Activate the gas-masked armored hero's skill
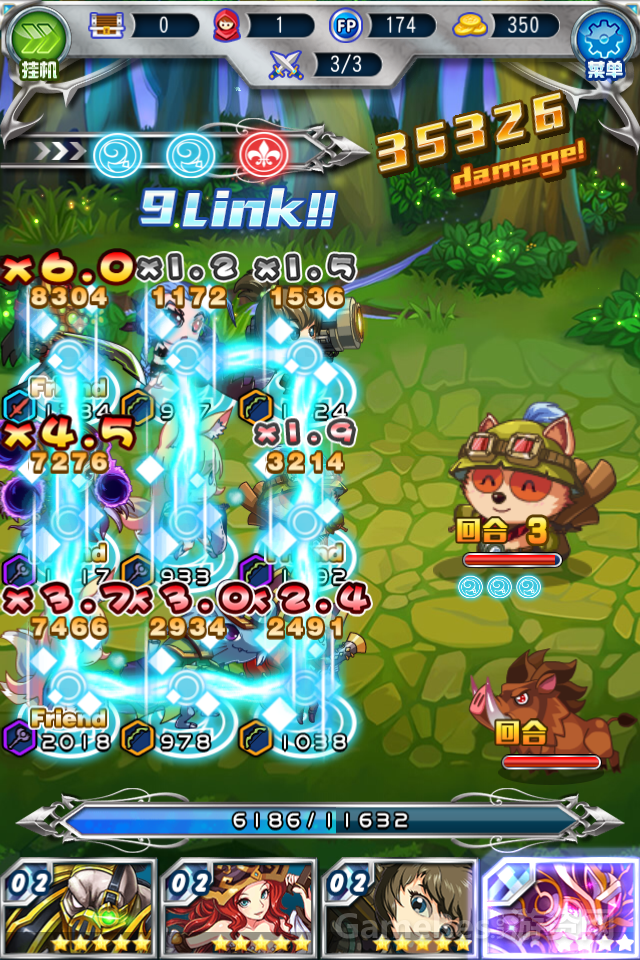Viewport: 640px width, 960px height. (x=79, y=908)
